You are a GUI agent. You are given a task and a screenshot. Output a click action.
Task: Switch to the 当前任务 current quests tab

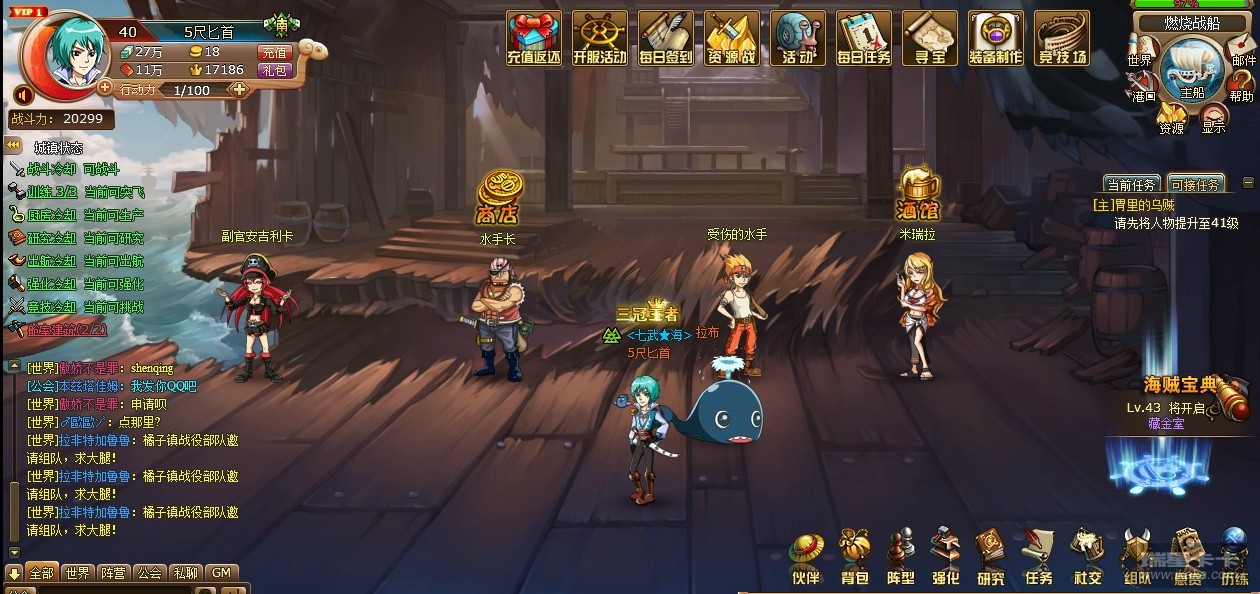point(1131,185)
